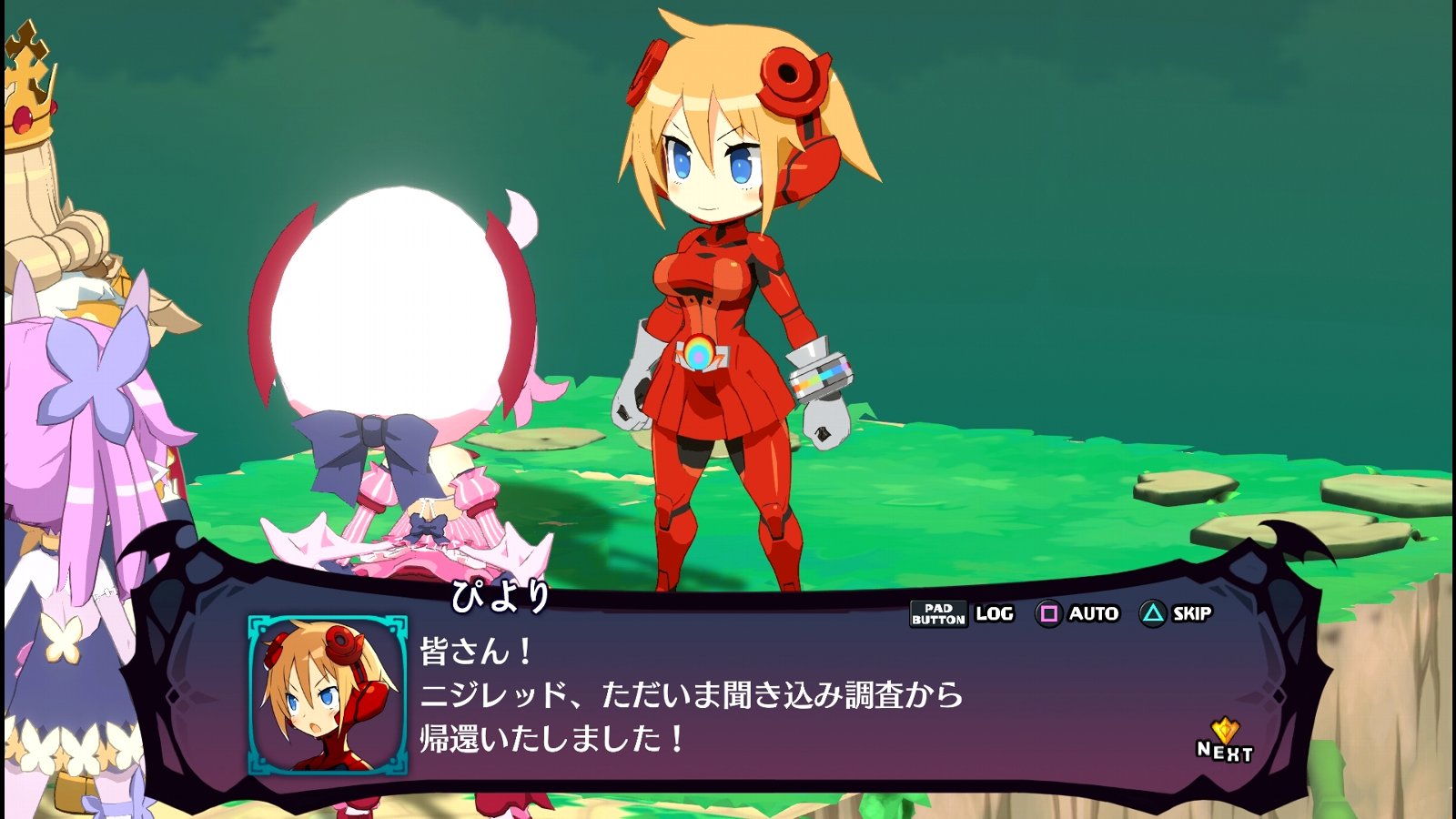1456x819 pixels.
Task: Select the pink square icon beside AUTO
Action: pyautogui.click(x=1051, y=613)
